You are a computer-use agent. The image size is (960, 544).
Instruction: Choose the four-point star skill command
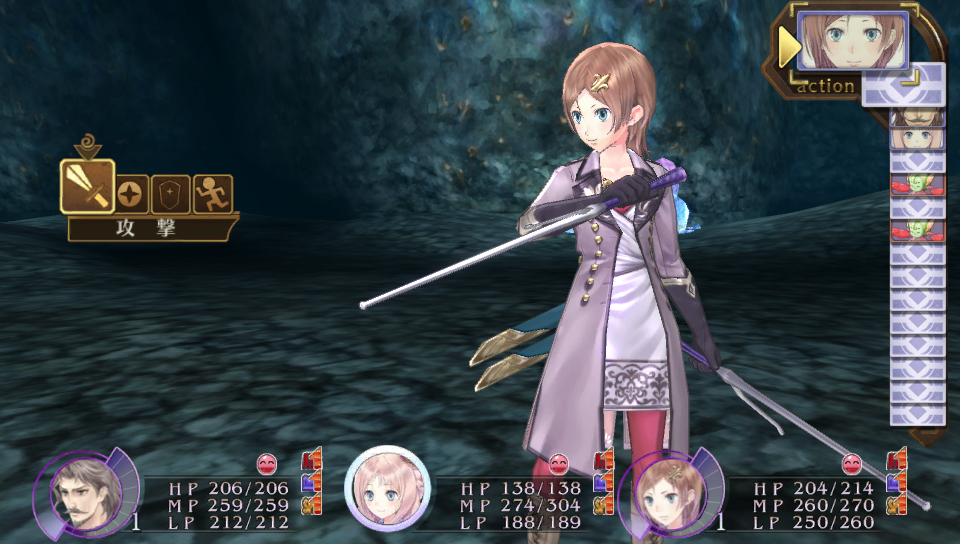pyautogui.click(x=133, y=193)
